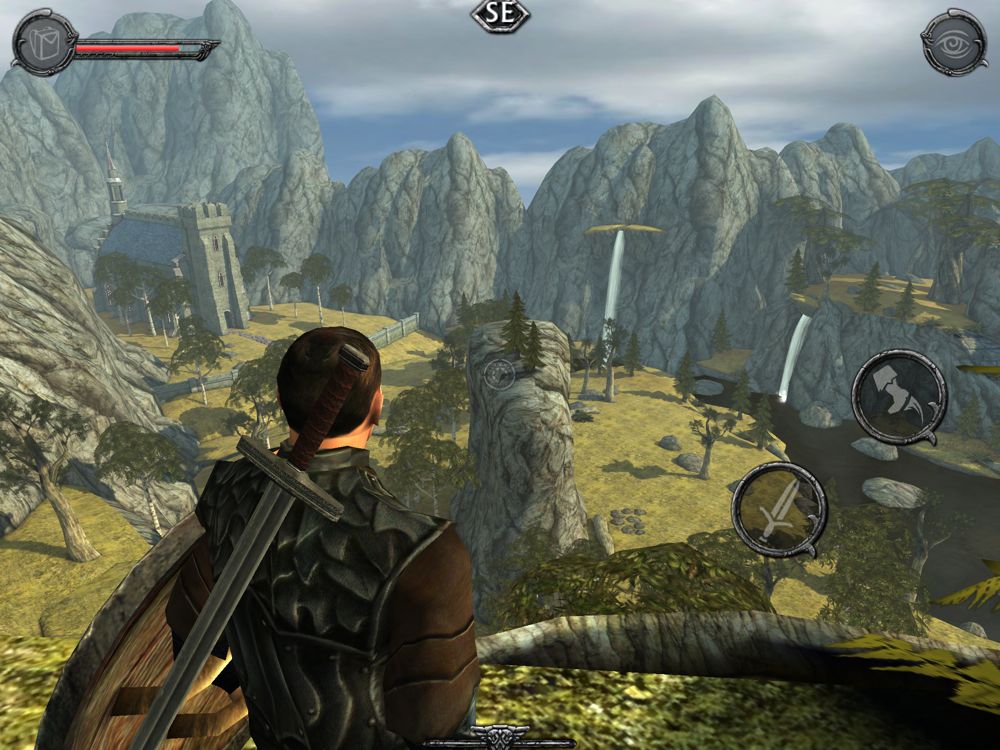Viewport: 1000px width, 750px height.
Task: Attack with the sword button
Action: tap(778, 508)
